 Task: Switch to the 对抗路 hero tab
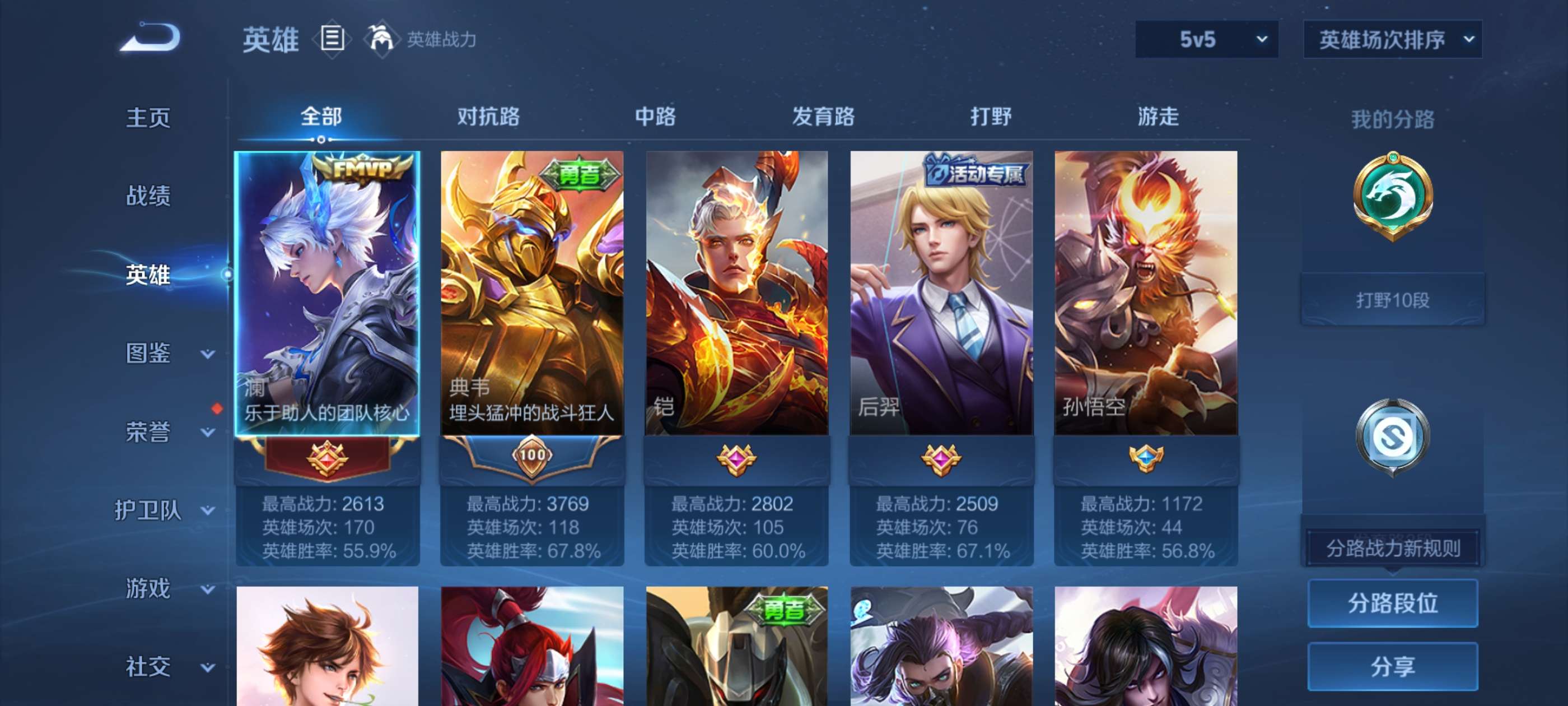click(487, 117)
